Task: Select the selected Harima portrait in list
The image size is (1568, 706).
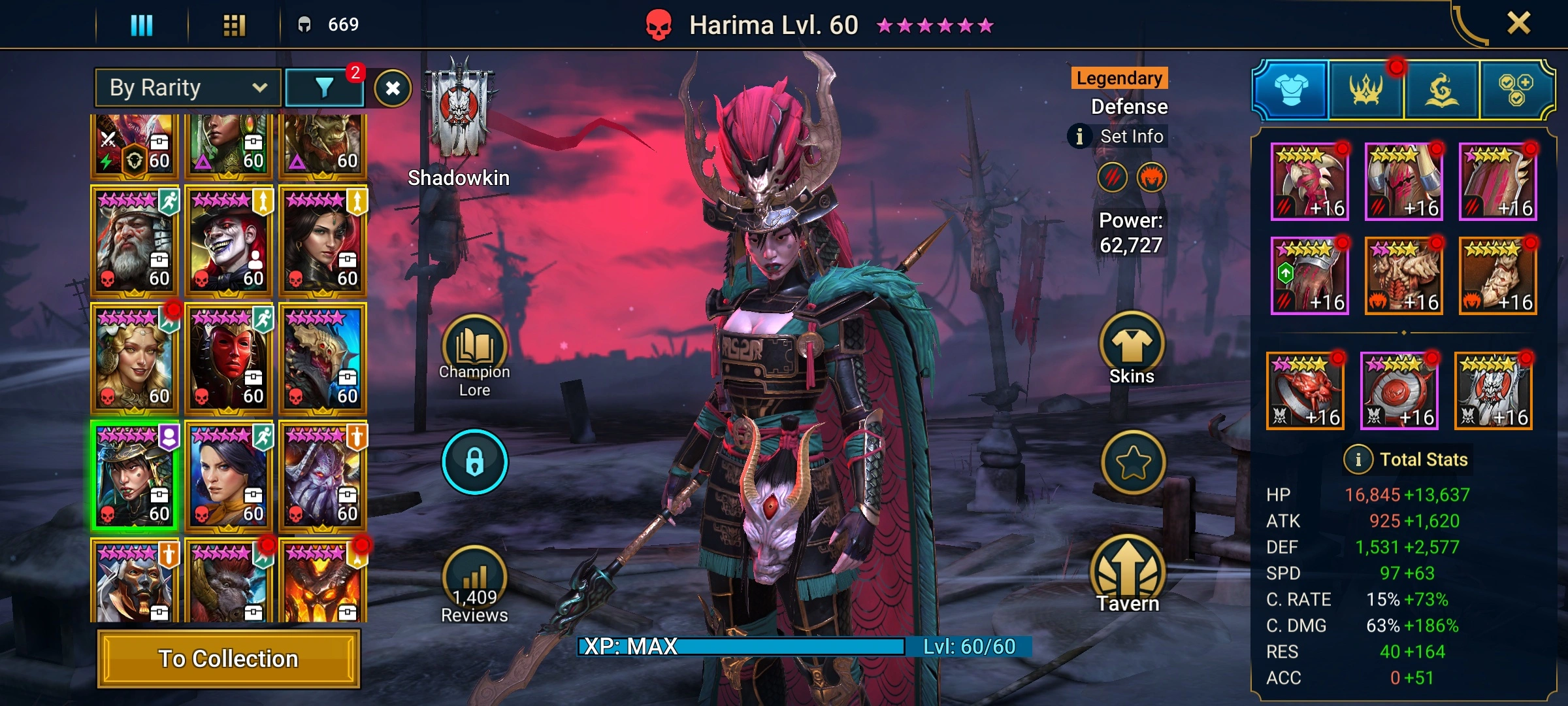Action: tap(134, 475)
